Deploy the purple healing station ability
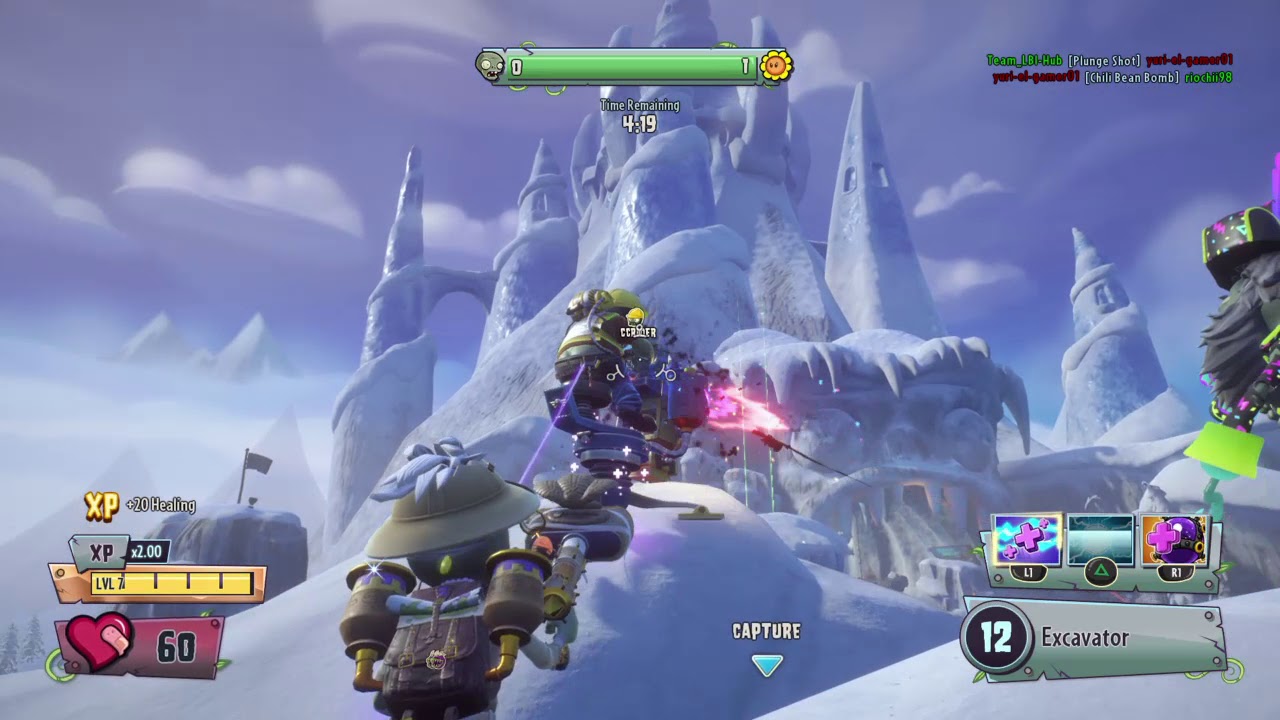The height and width of the screenshot is (720, 1280). pyautogui.click(x=1174, y=541)
